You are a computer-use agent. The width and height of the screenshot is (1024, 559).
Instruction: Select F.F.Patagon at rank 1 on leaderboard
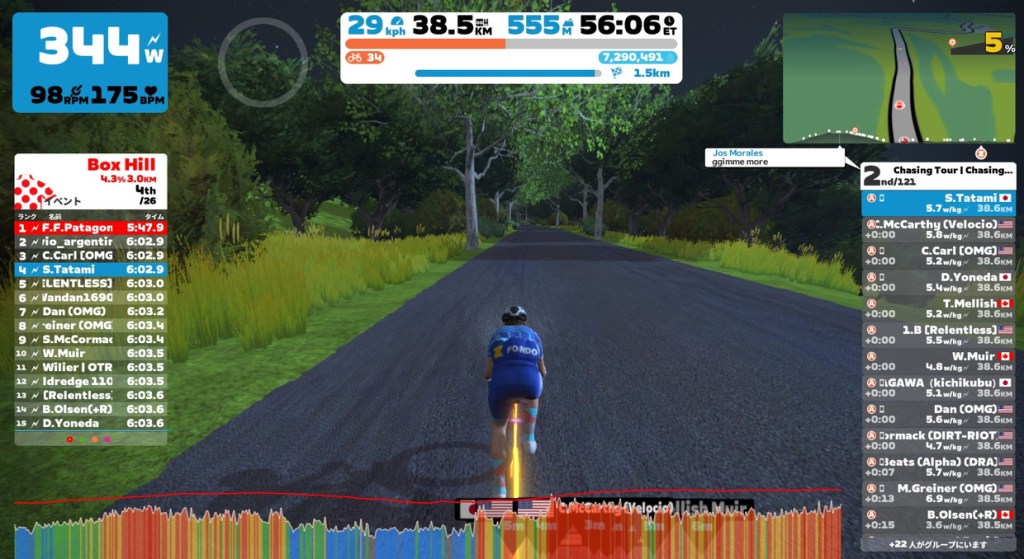coord(90,227)
